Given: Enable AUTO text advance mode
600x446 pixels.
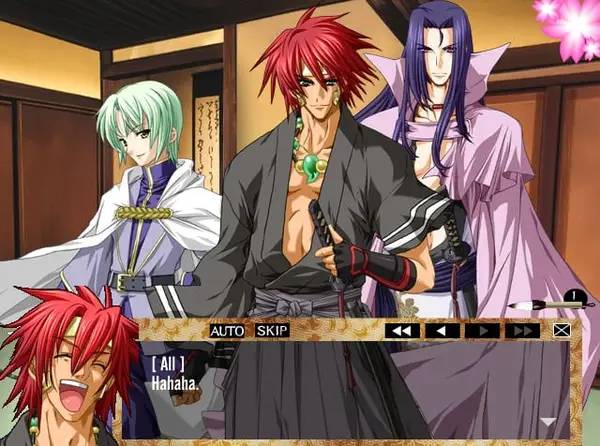Looking at the screenshot, I should 227,330.
